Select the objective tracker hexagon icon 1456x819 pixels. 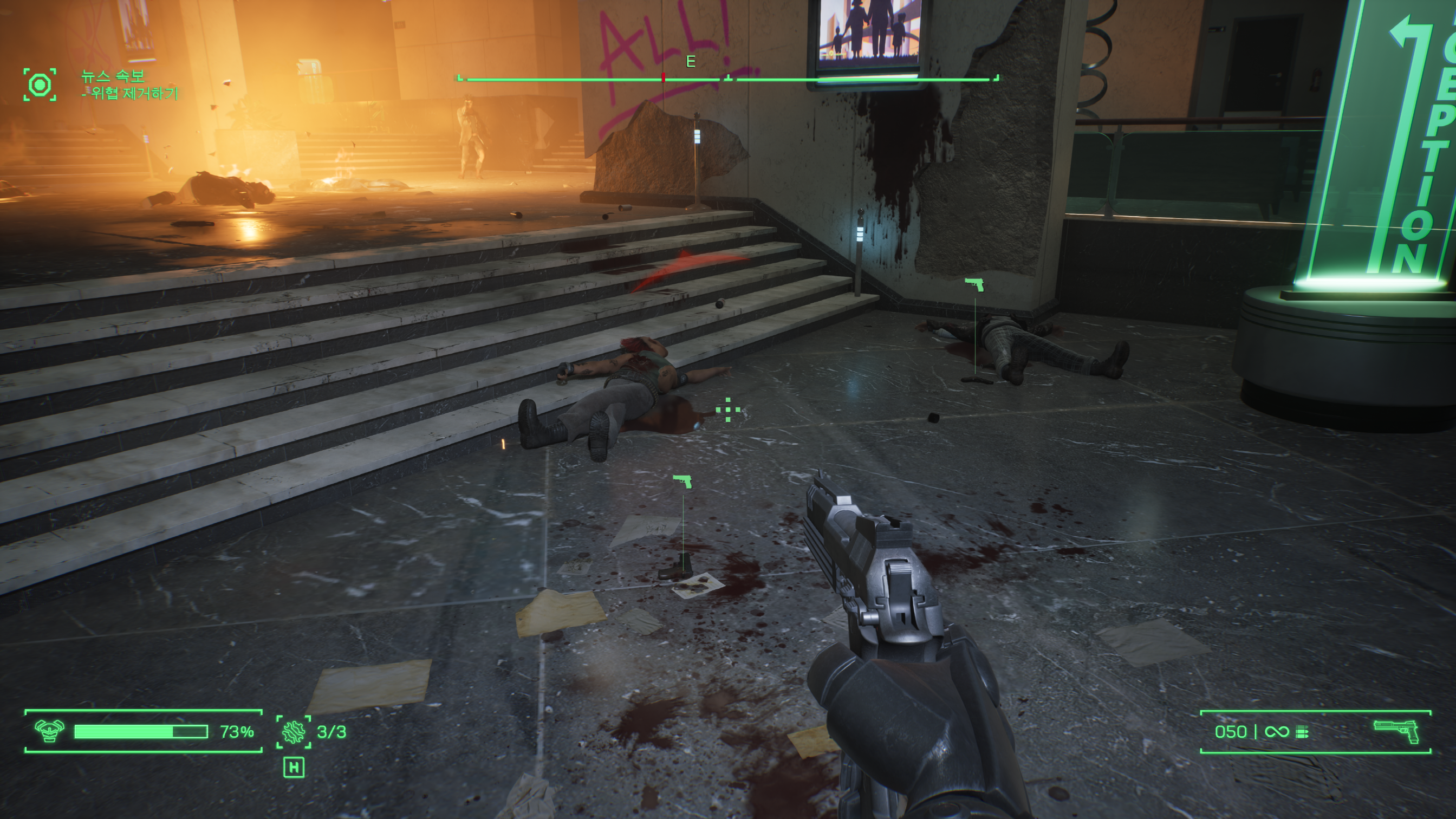point(40,85)
